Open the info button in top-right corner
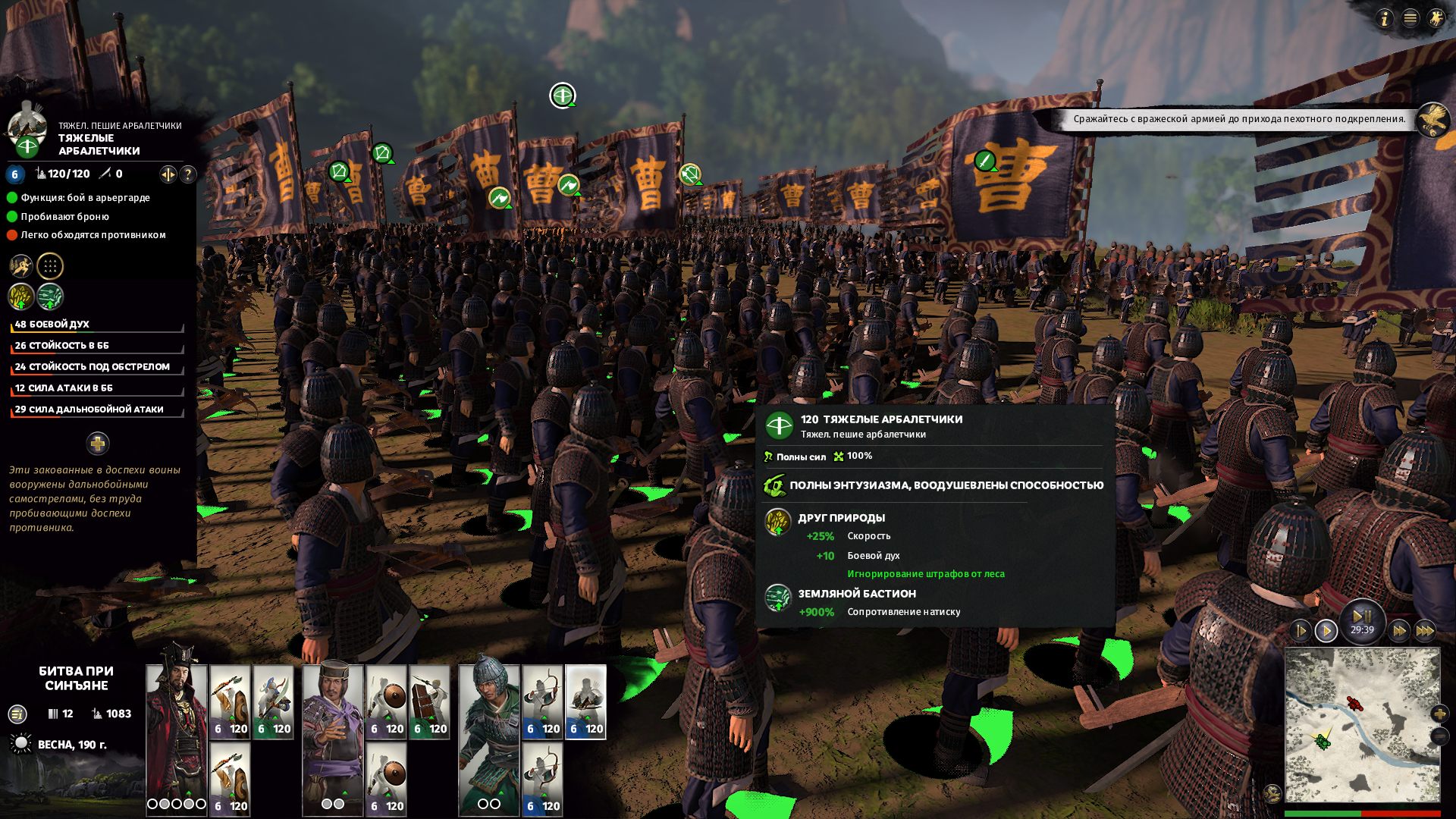 click(x=1385, y=19)
